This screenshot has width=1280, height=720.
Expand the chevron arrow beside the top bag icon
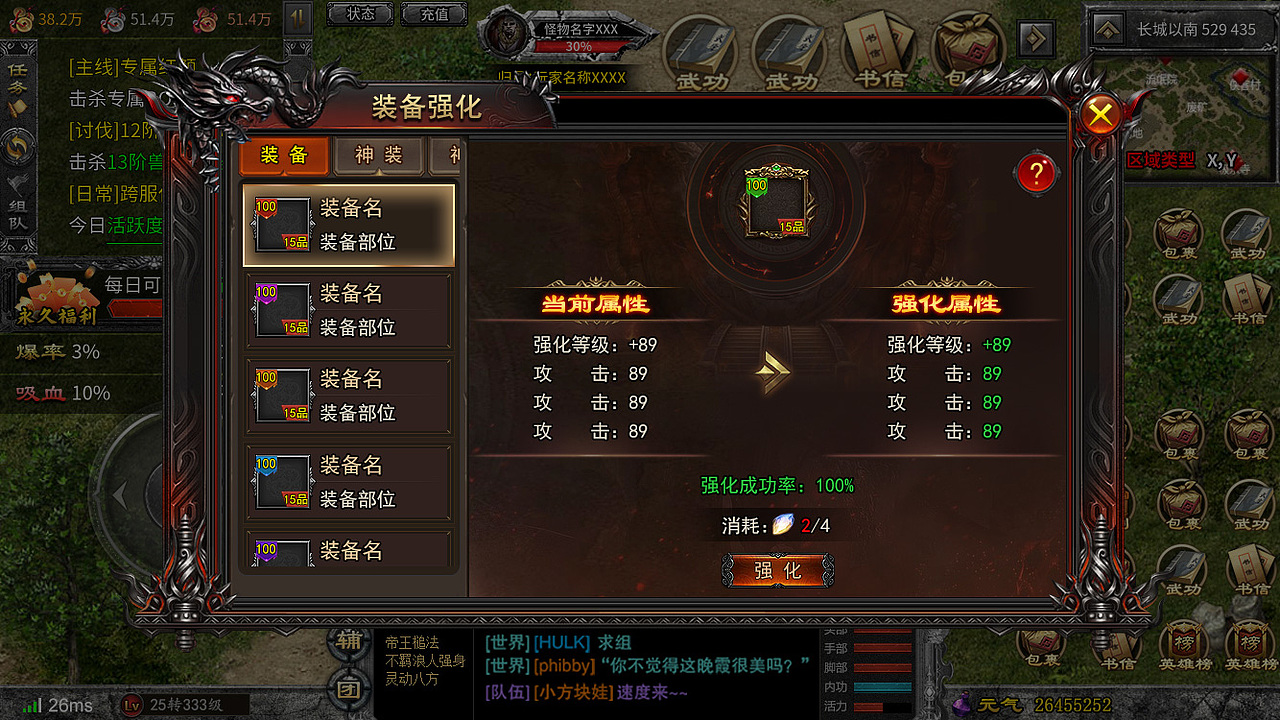pyautogui.click(x=1036, y=38)
